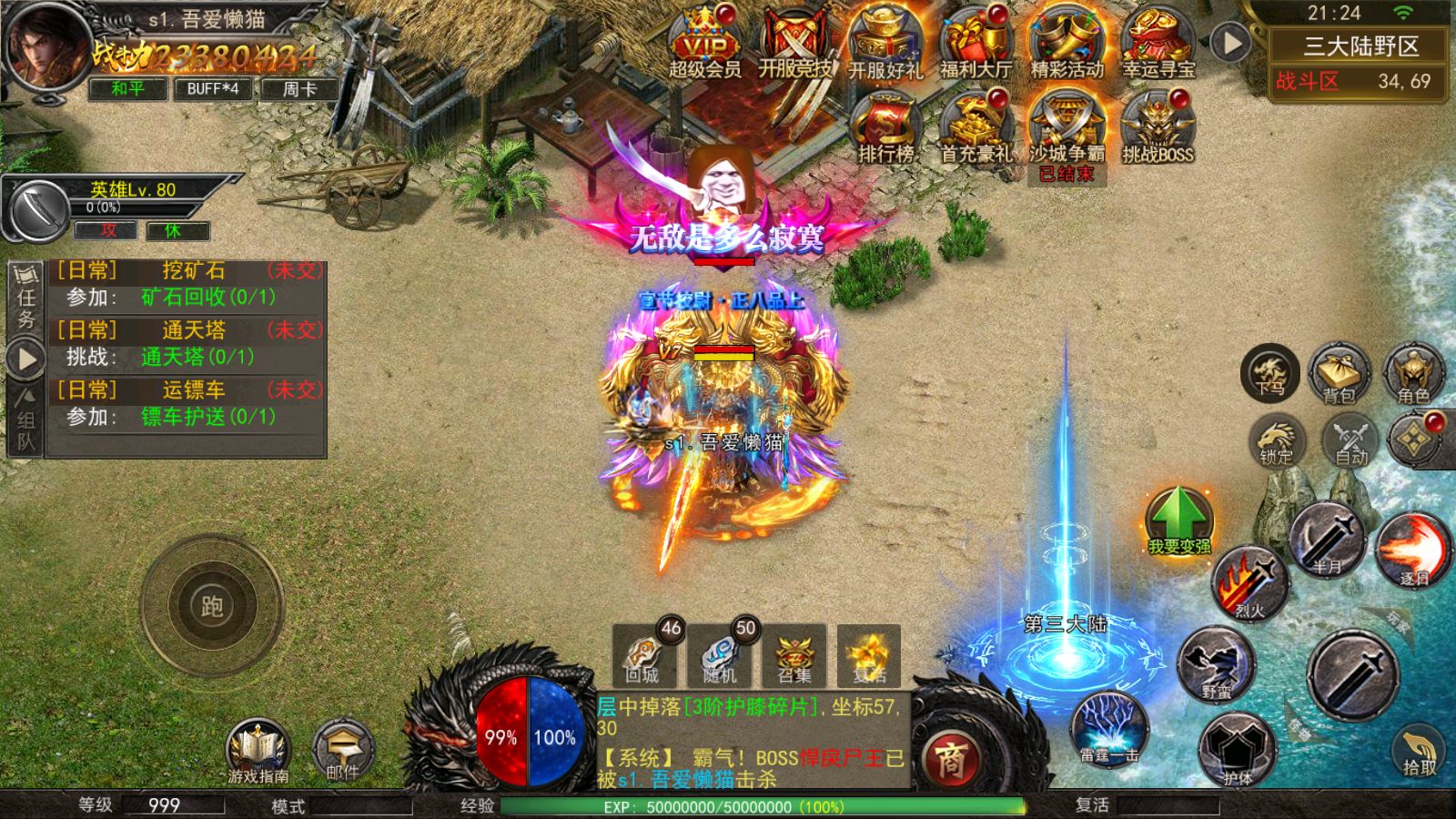This screenshot has height=819, width=1456.
Task: Use the 回城 return scroll slot
Action: click(x=644, y=655)
